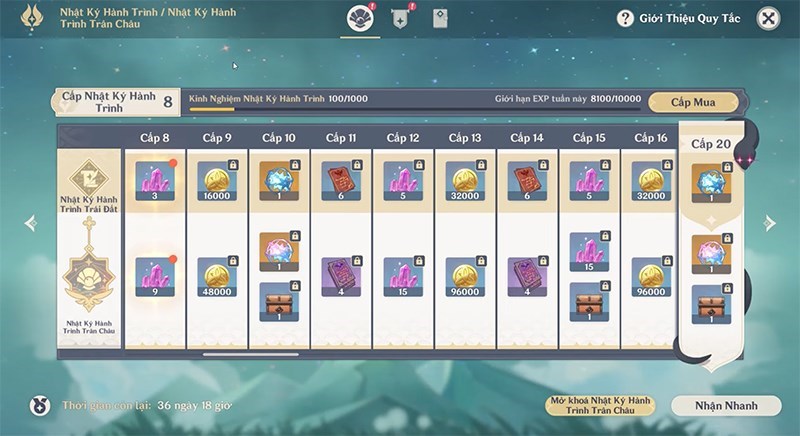Select the purple book reward at Cấp 11
The width and height of the screenshot is (800, 436).
341,277
